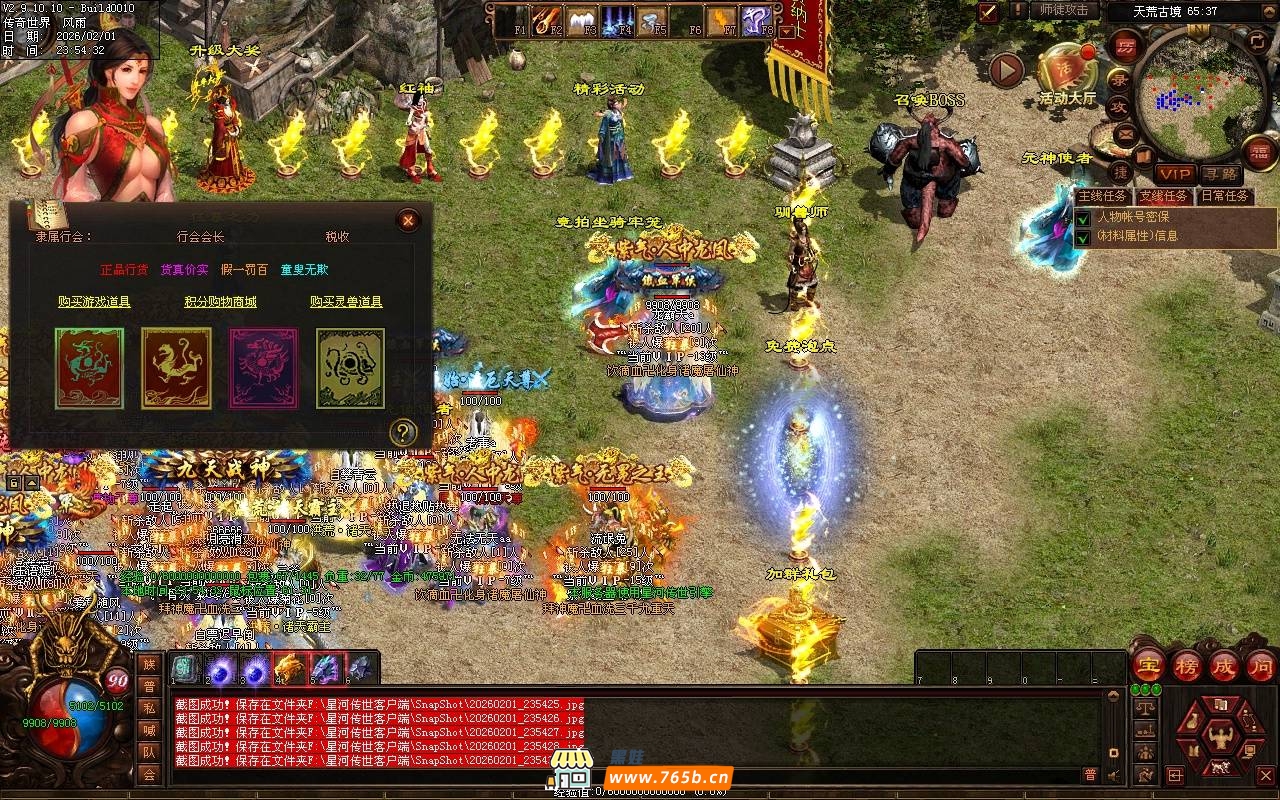This screenshot has height=800, width=1280.
Task: Select the 购买灵兽道具 link
Action: (346, 301)
